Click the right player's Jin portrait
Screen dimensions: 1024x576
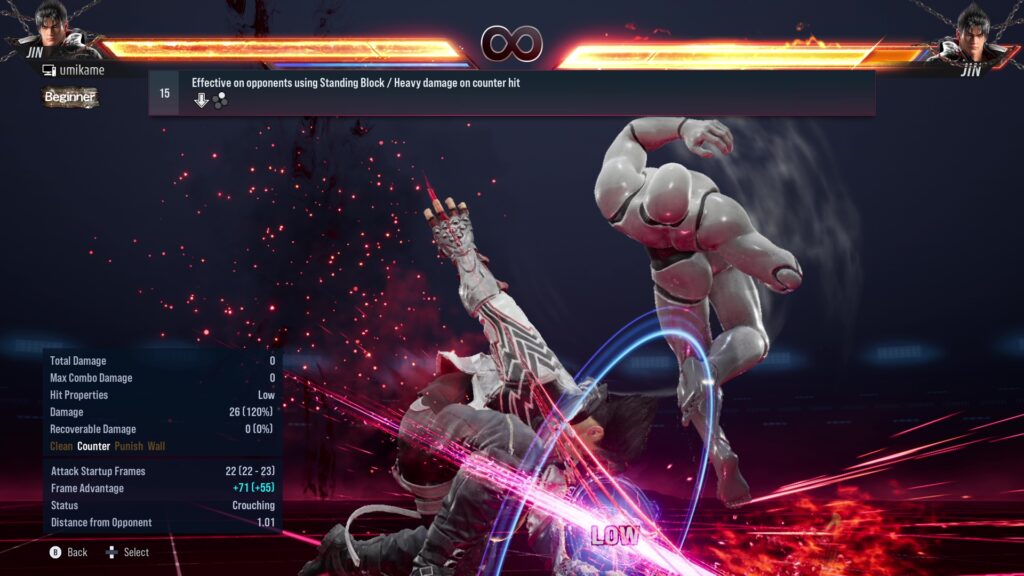pyautogui.click(x=973, y=29)
